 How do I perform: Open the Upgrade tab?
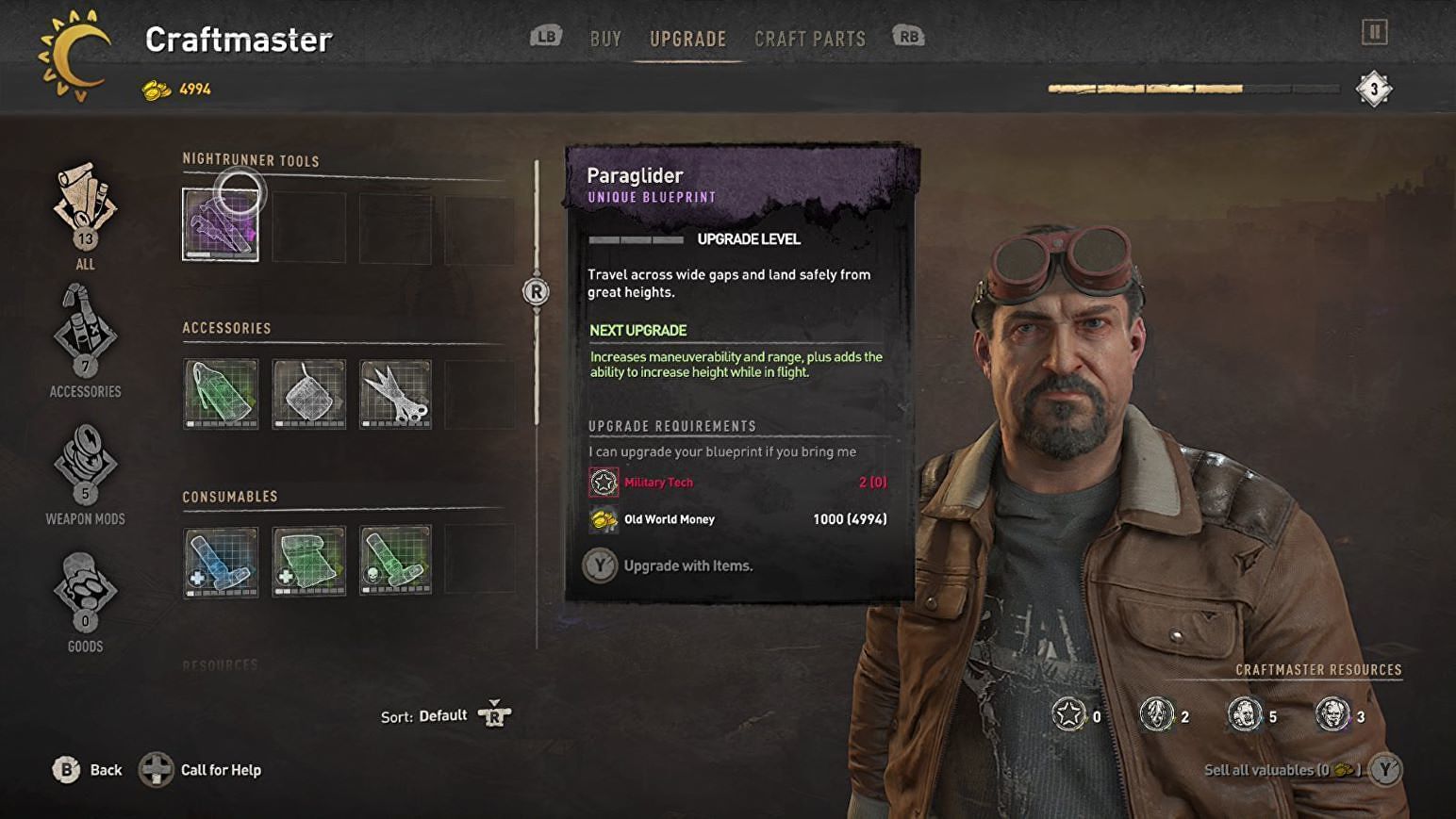coord(687,39)
